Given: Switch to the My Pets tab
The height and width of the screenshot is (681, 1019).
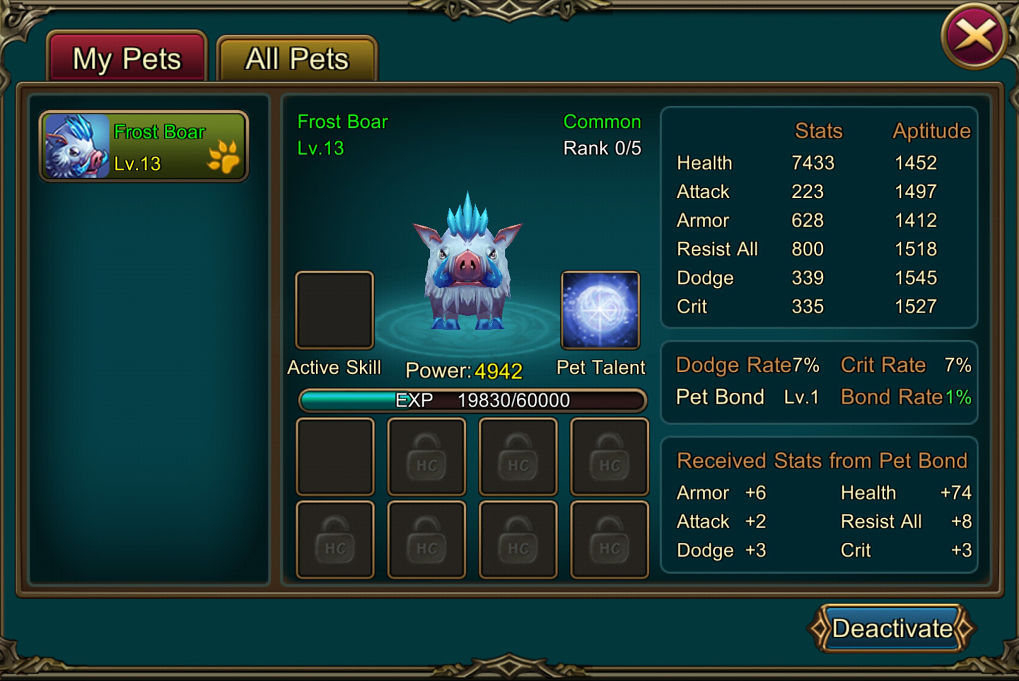Looking at the screenshot, I should (126, 58).
